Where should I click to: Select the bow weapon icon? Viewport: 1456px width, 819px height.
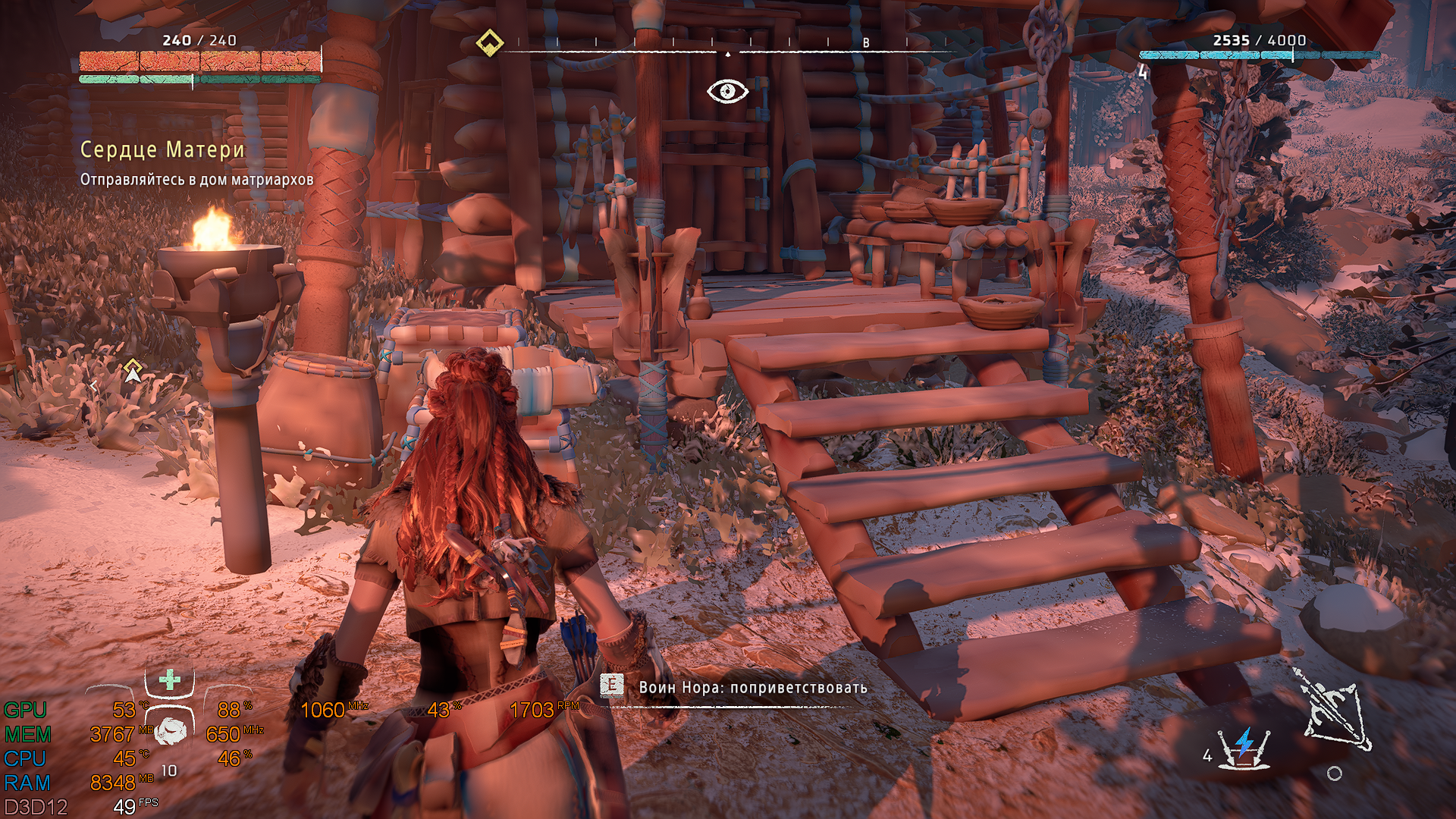(1335, 710)
